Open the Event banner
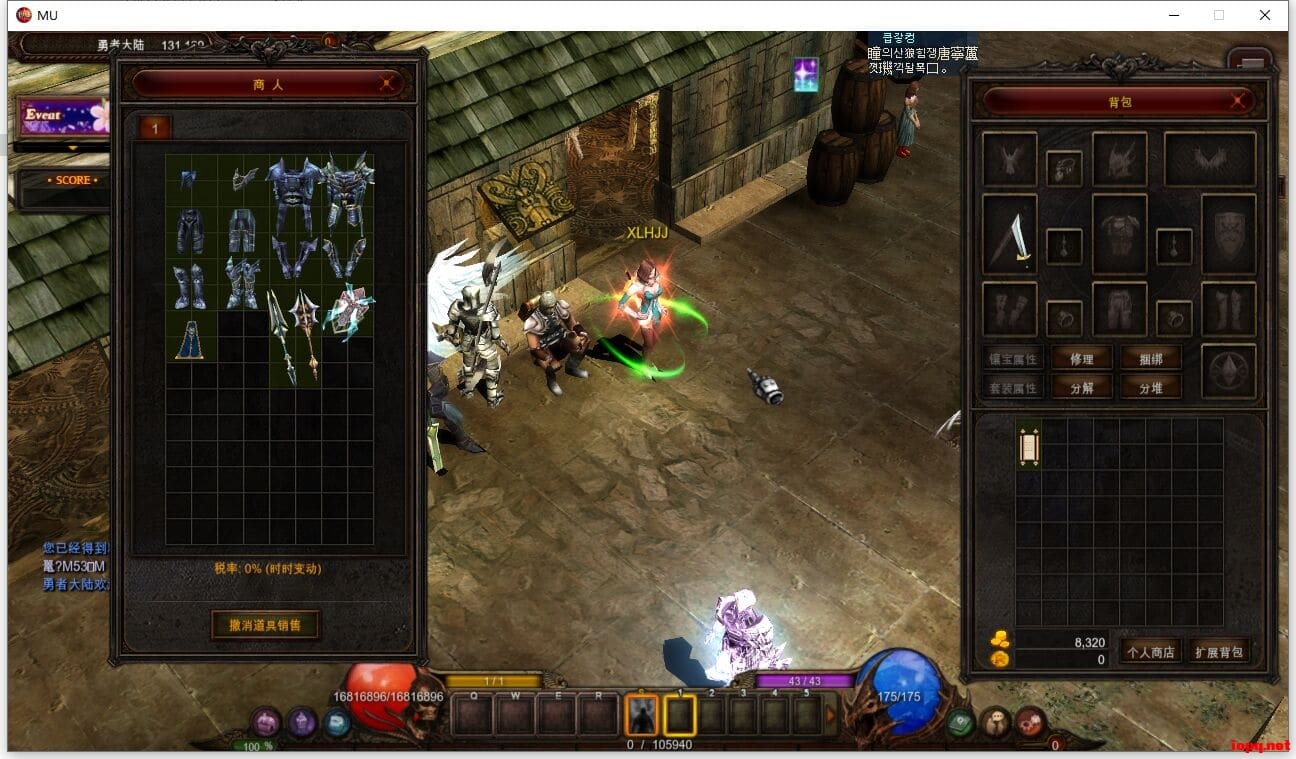1296x759 pixels. click(60, 116)
